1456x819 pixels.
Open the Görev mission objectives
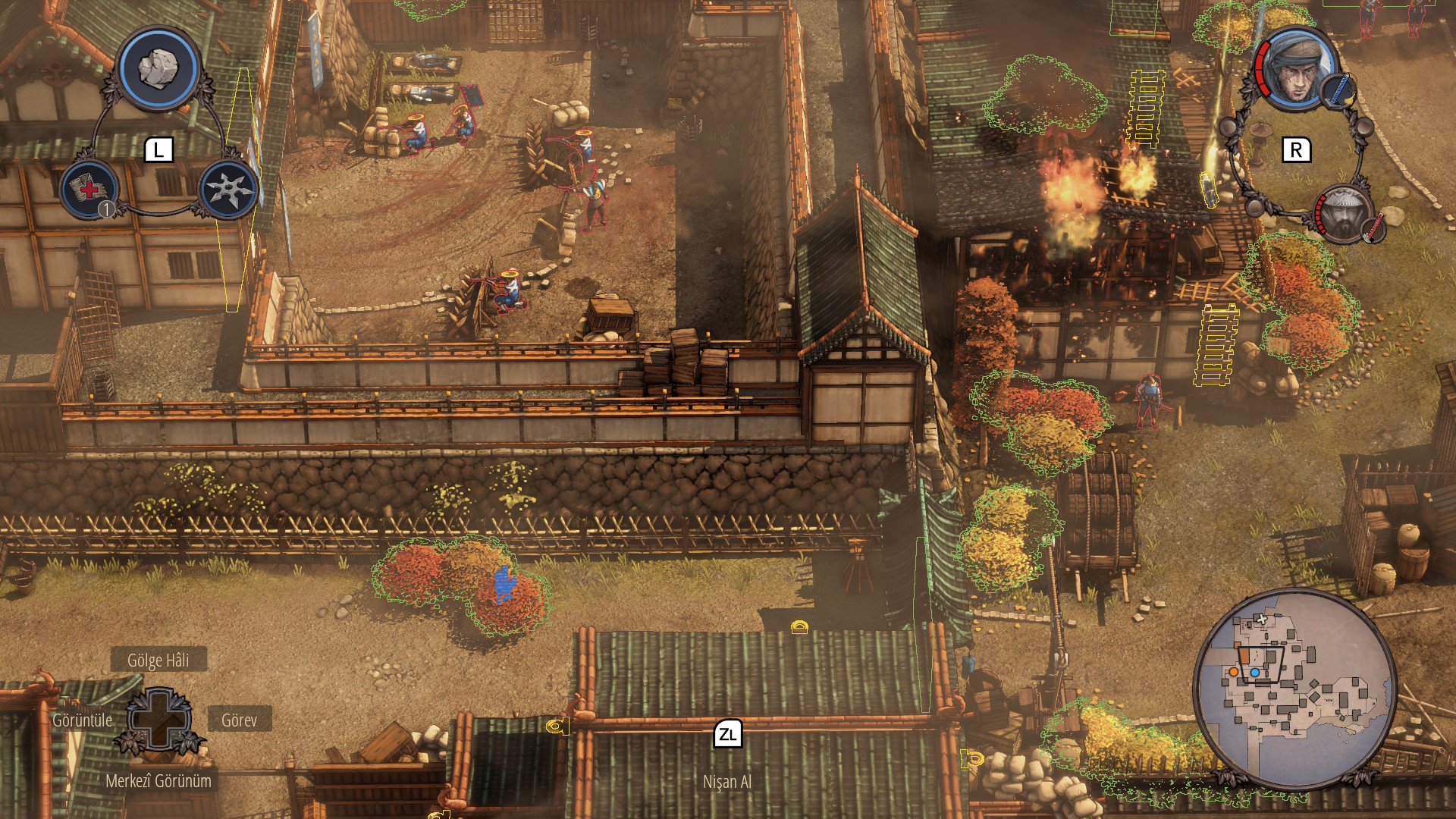(x=239, y=720)
